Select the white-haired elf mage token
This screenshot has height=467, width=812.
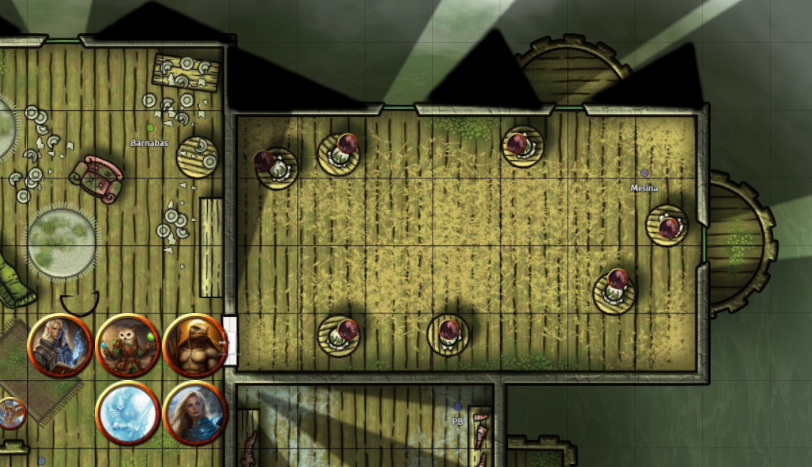[60, 345]
